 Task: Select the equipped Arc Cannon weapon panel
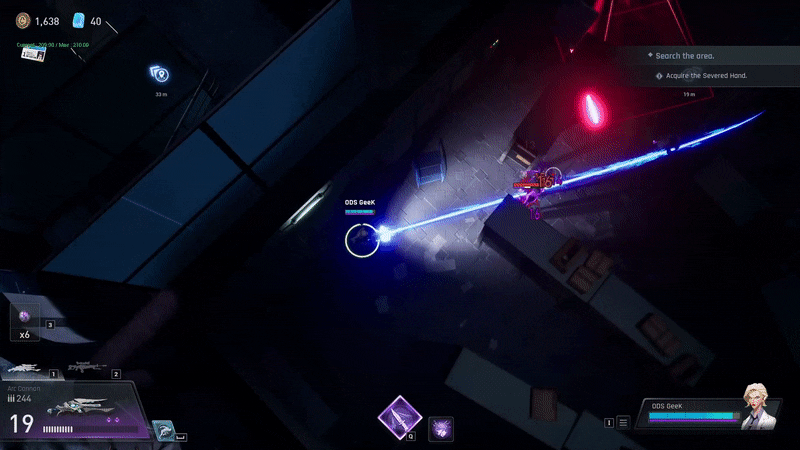click(x=76, y=412)
